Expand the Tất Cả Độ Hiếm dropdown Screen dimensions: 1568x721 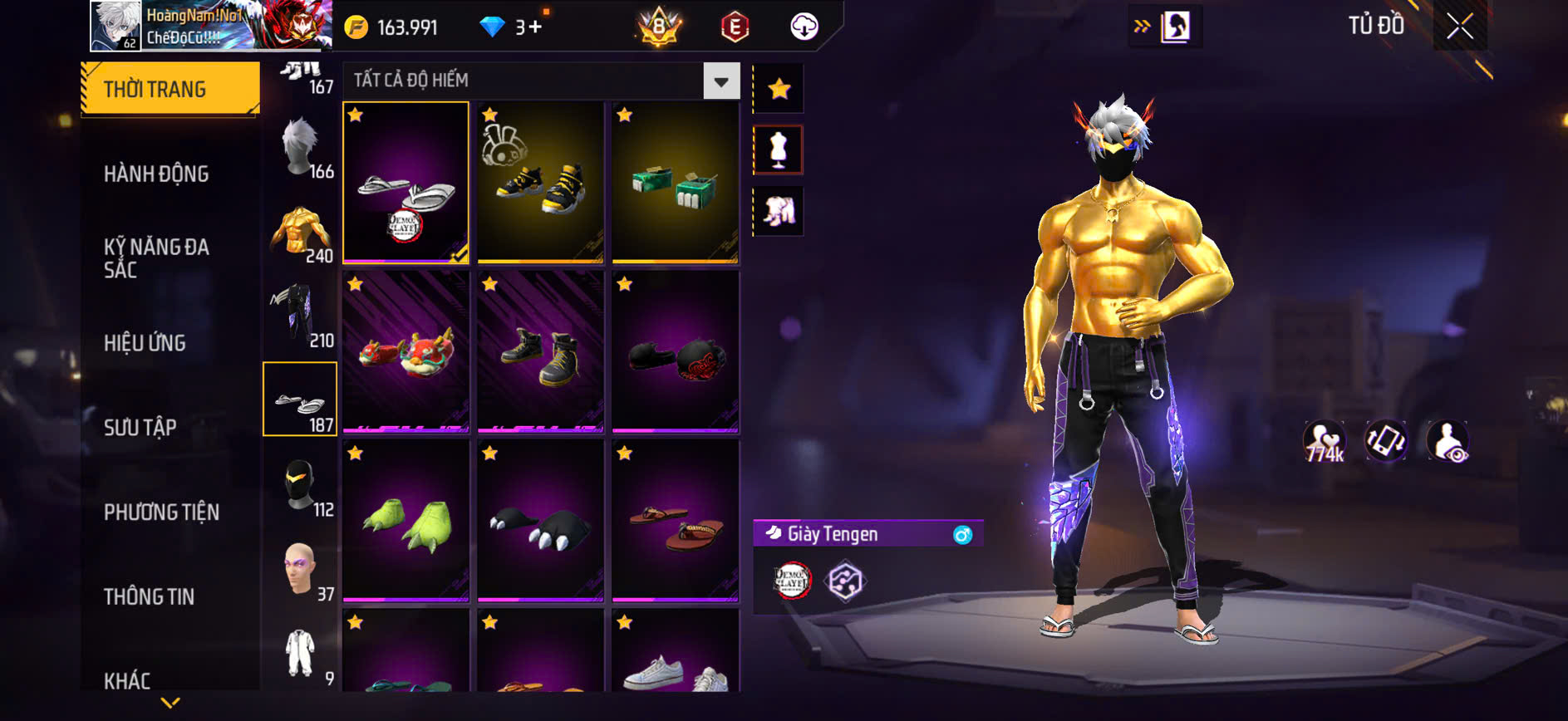(721, 81)
